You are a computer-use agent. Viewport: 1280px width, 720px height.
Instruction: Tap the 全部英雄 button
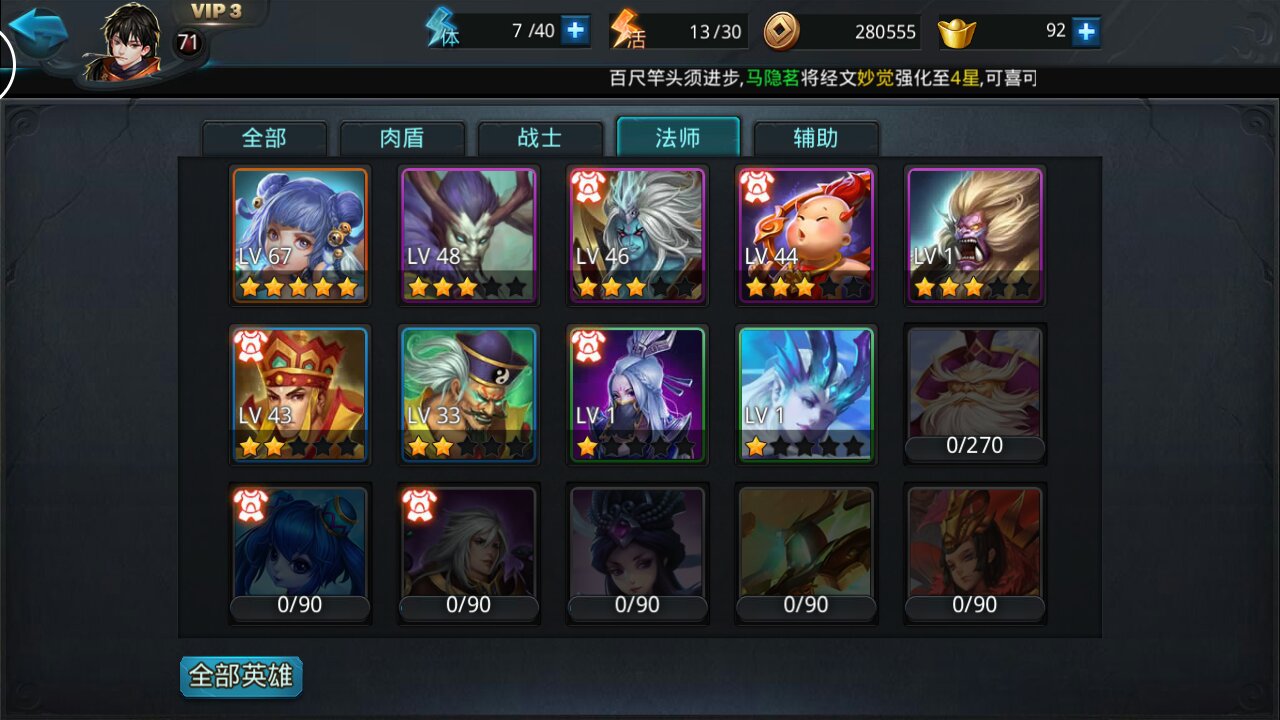pos(241,676)
